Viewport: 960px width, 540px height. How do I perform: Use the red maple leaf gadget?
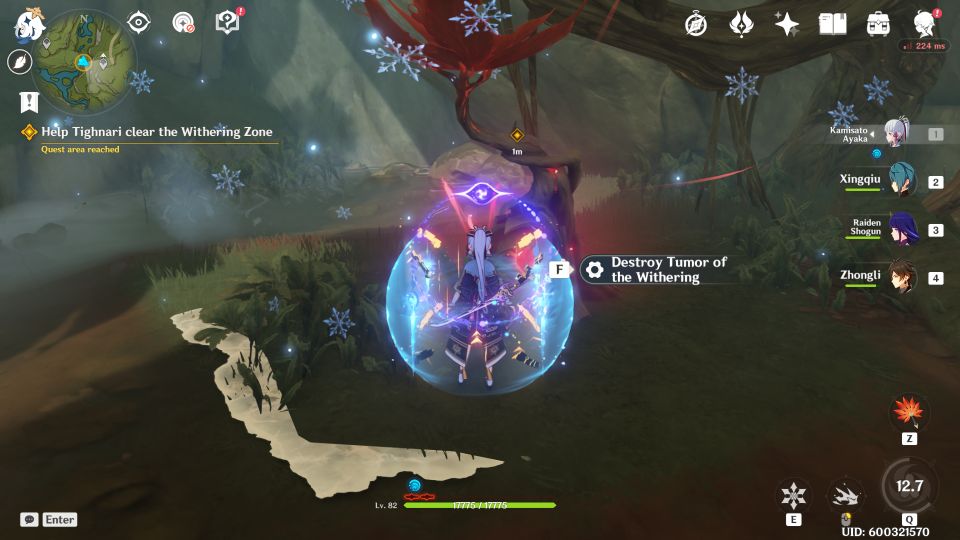point(909,412)
